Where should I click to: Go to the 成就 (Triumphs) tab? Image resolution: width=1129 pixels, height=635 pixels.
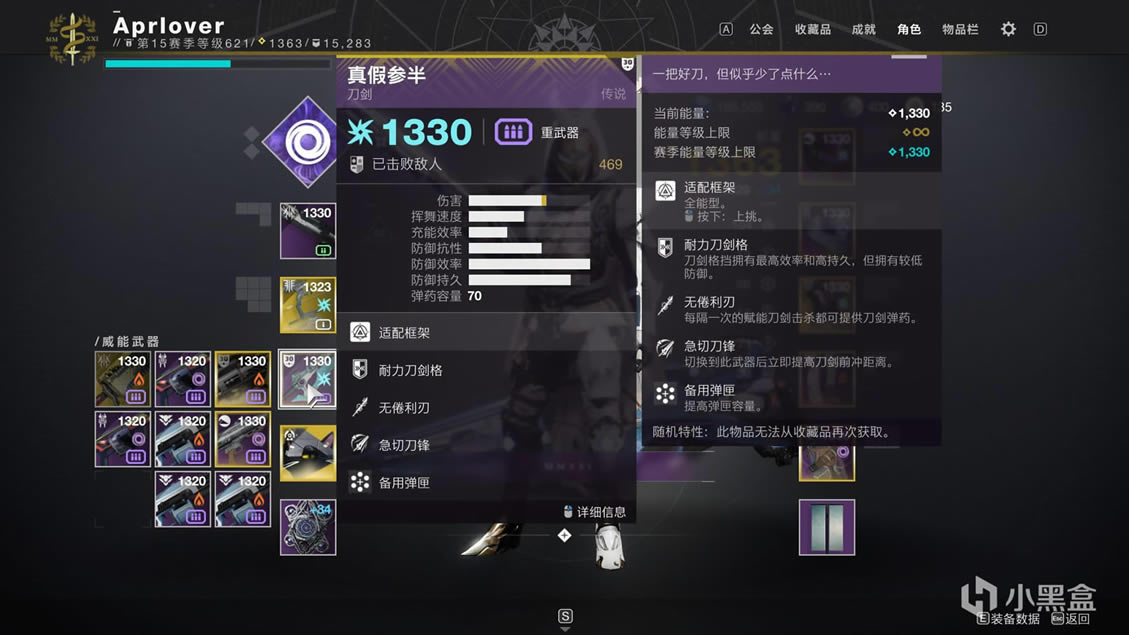tap(863, 29)
